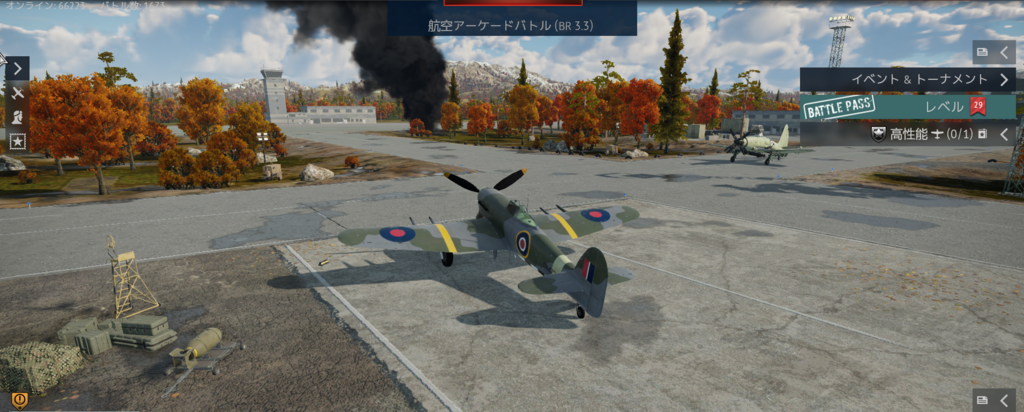Expand the top-right news collapse button
1024x412 pixels.
click(x=994, y=52)
